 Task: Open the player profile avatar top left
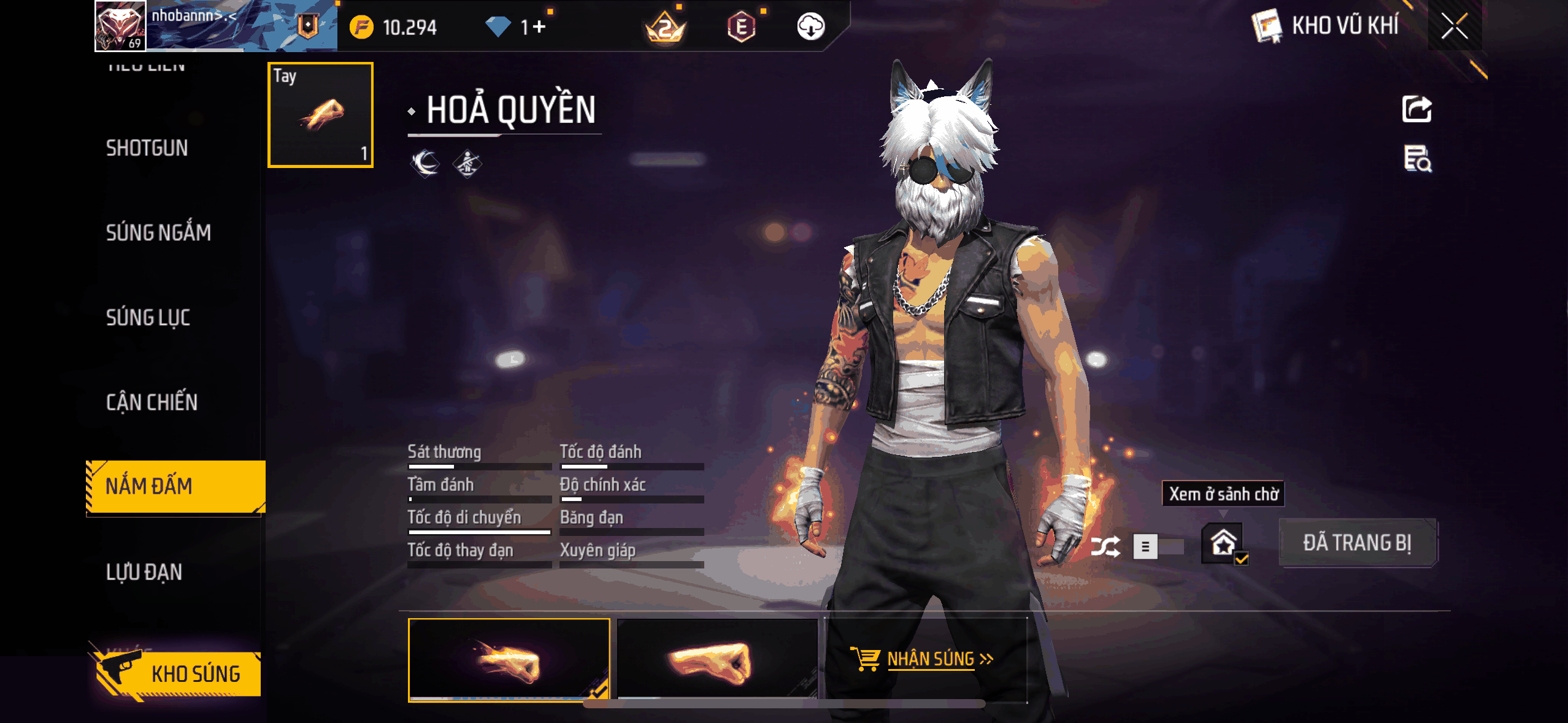[x=119, y=26]
